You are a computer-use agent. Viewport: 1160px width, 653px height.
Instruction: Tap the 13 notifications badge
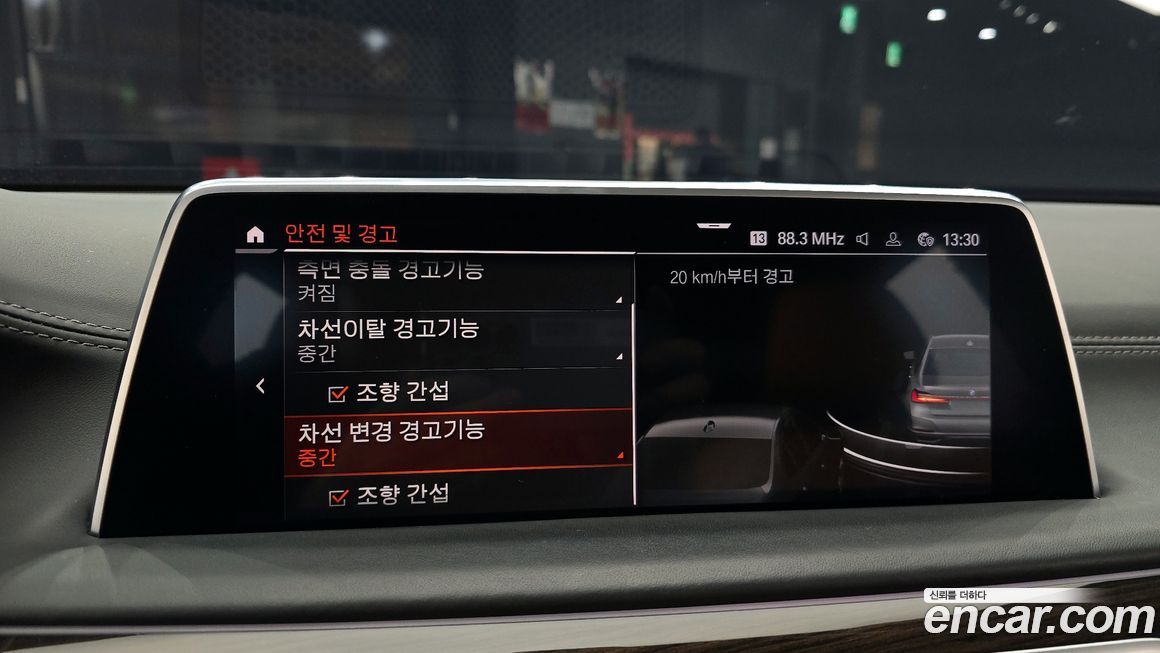(x=758, y=239)
